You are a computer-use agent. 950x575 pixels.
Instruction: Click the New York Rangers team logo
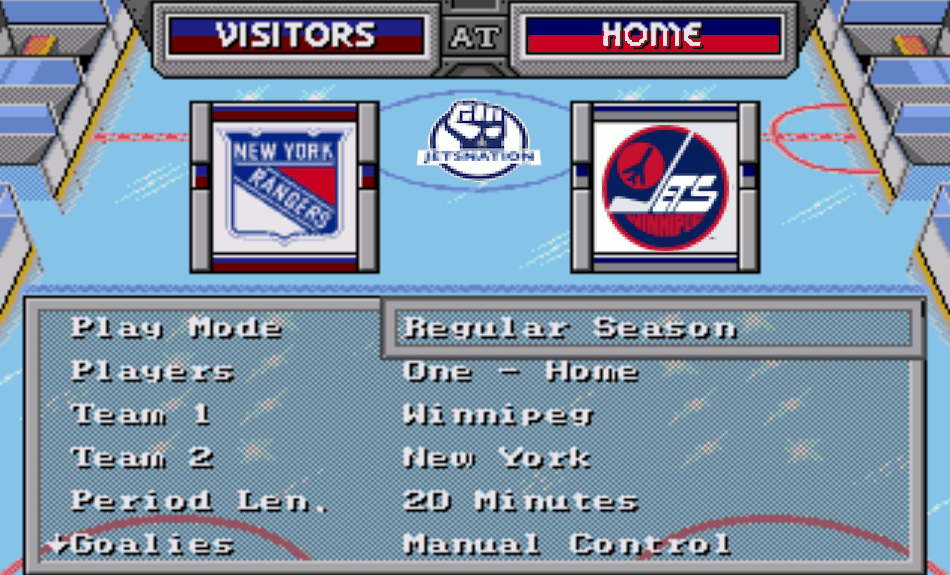point(284,187)
